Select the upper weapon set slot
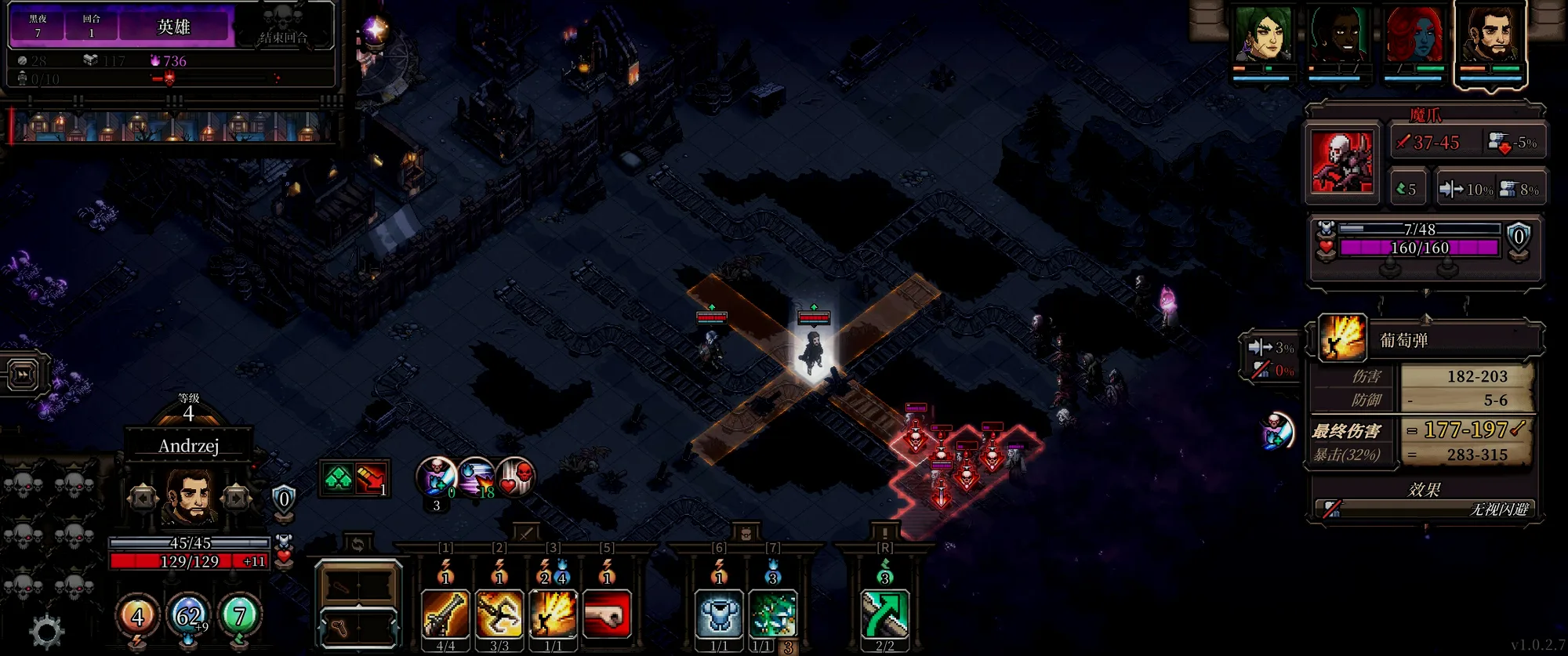The image size is (1568, 656). pos(358,584)
